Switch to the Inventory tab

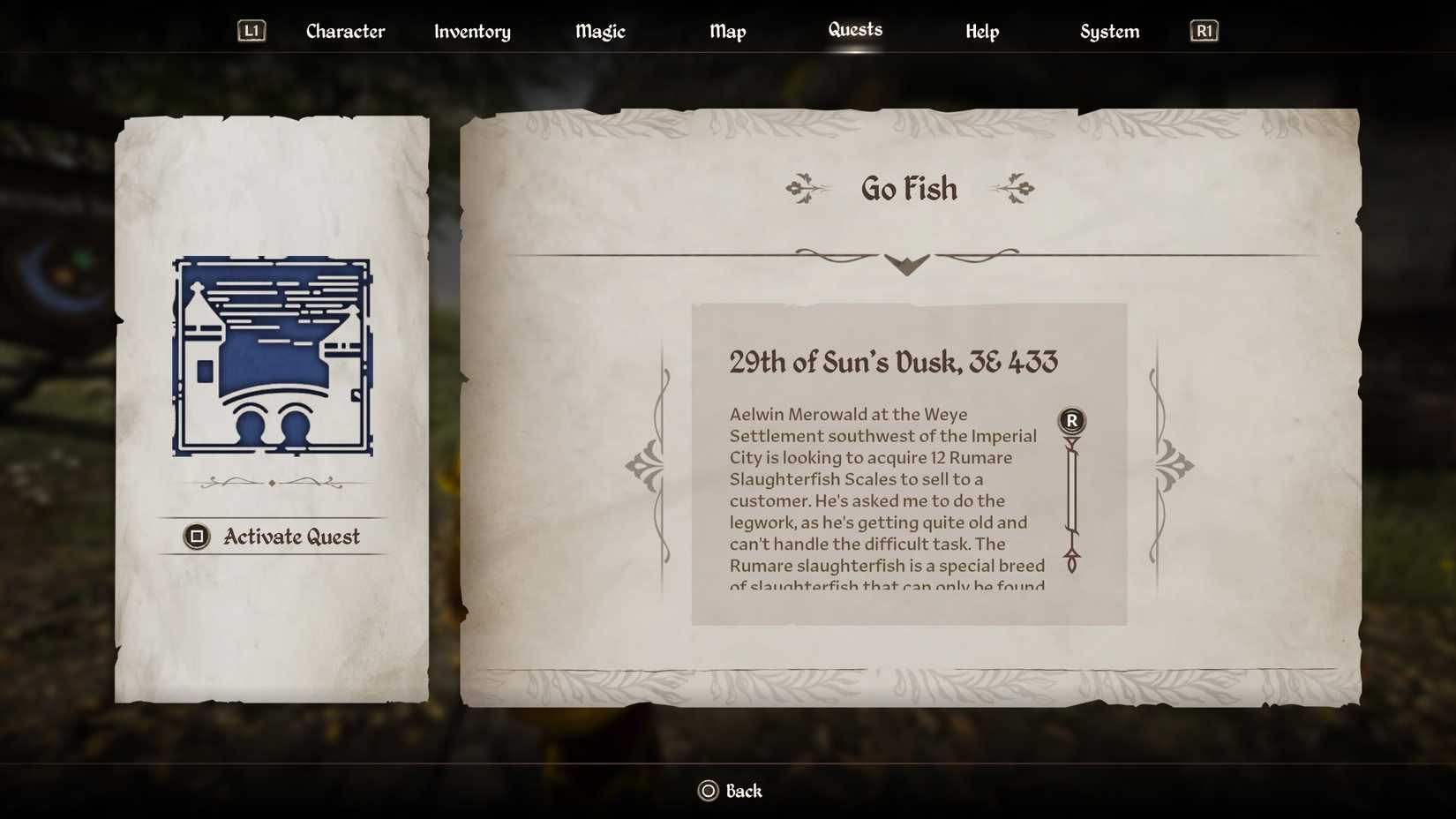471,31
